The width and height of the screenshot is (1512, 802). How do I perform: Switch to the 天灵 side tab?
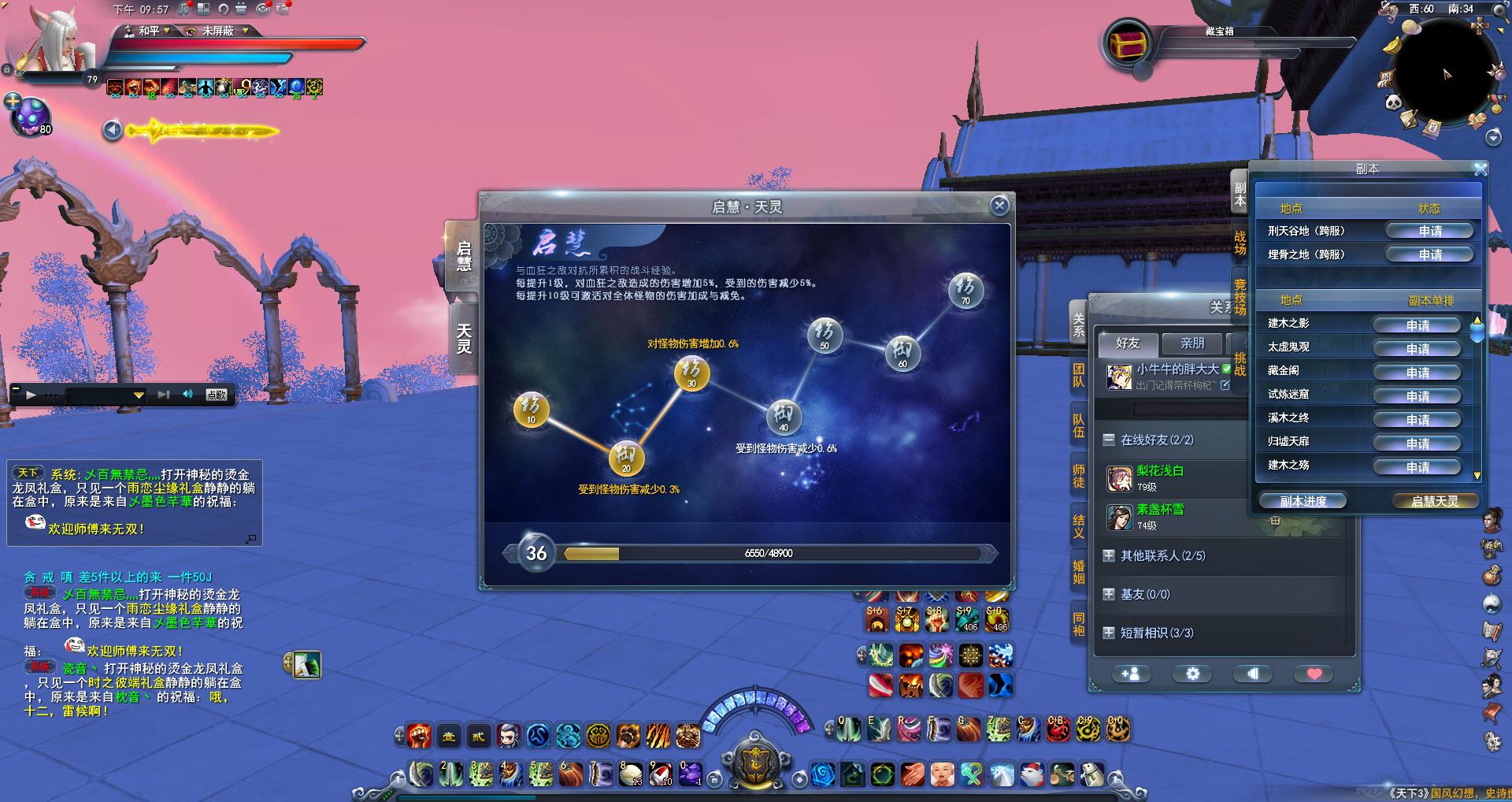coord(464,338)
